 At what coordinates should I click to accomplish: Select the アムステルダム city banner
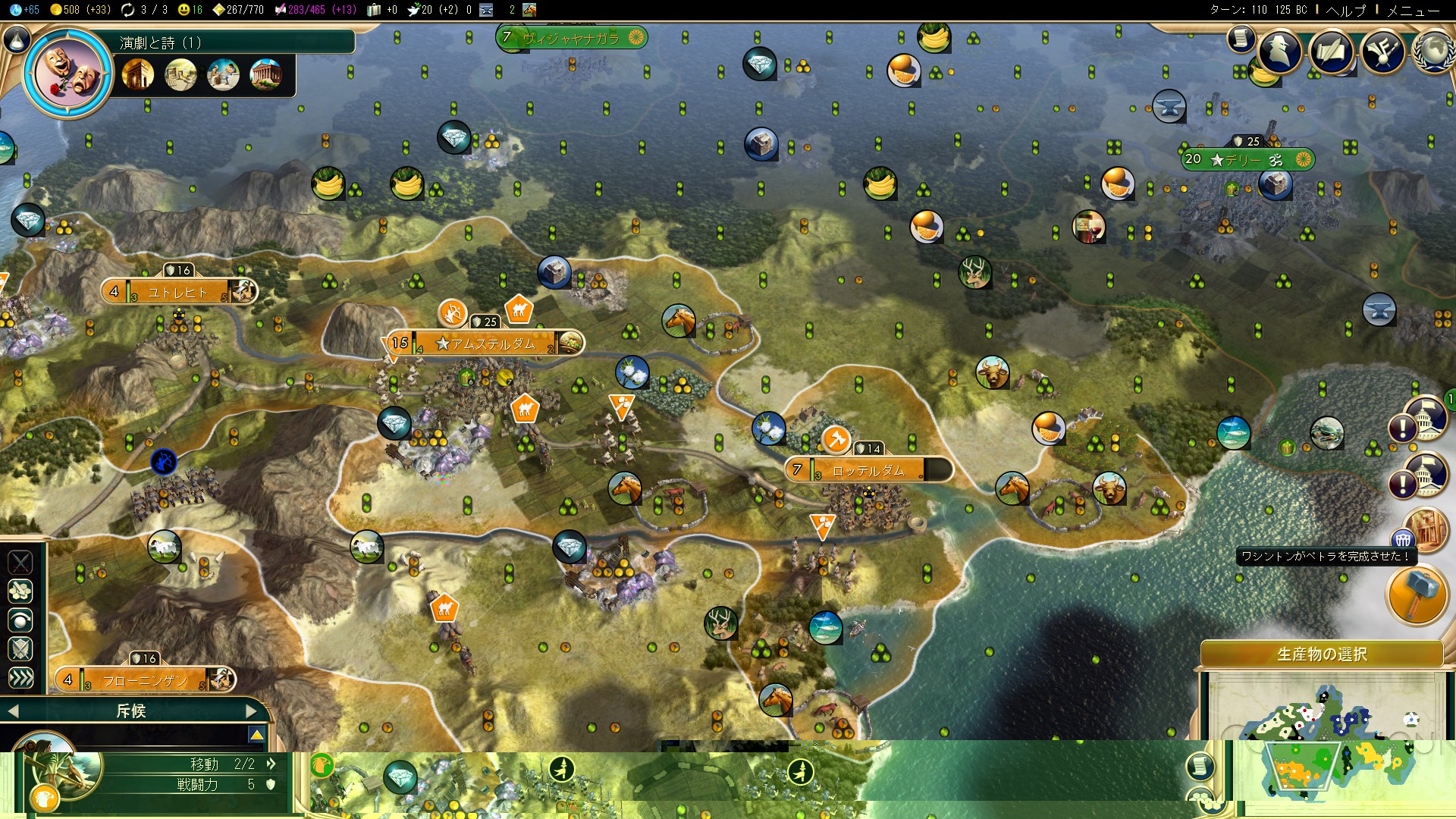pyautogui.click(x=485, y=344)
